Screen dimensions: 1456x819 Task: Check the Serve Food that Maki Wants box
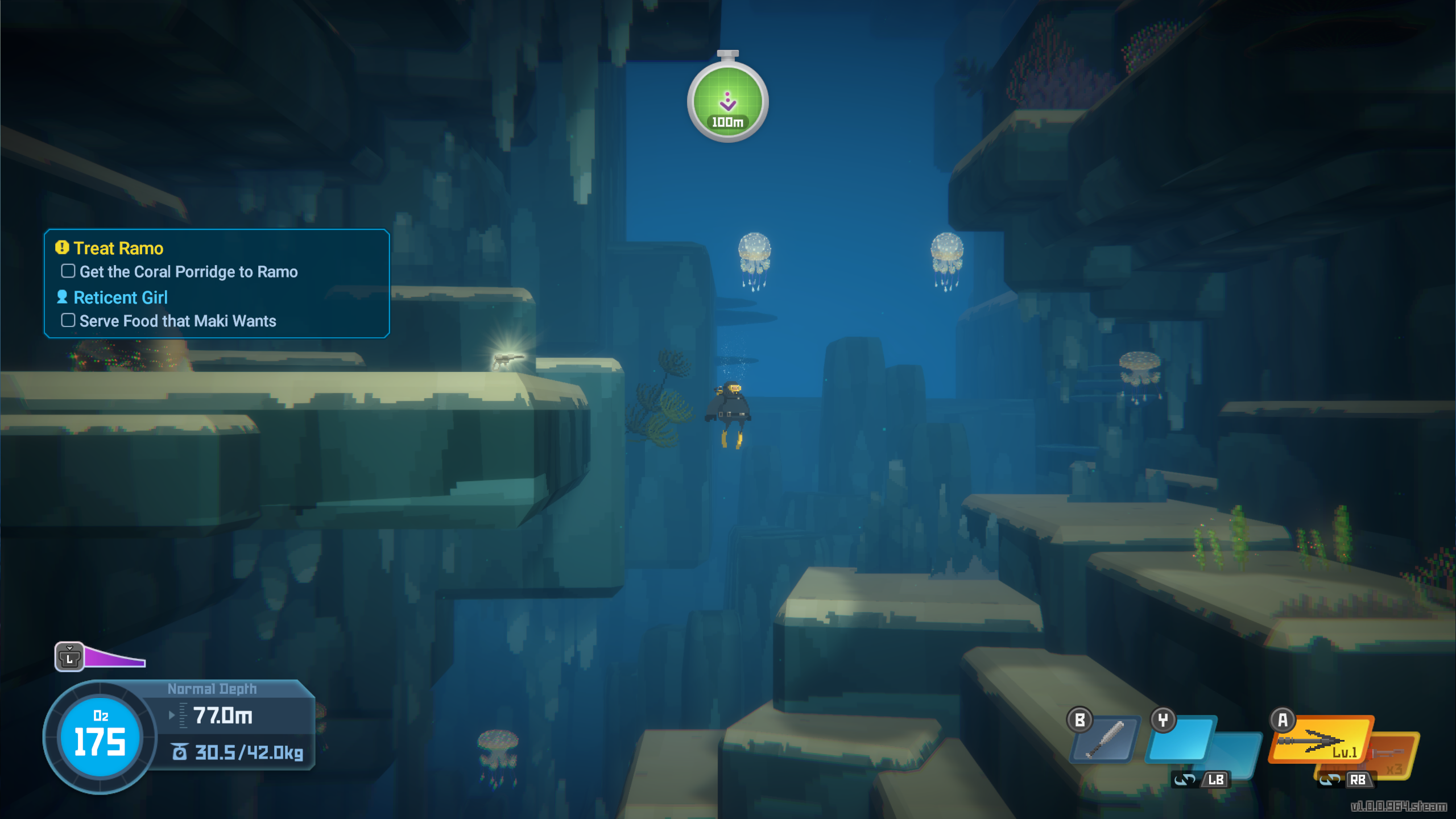68,320
